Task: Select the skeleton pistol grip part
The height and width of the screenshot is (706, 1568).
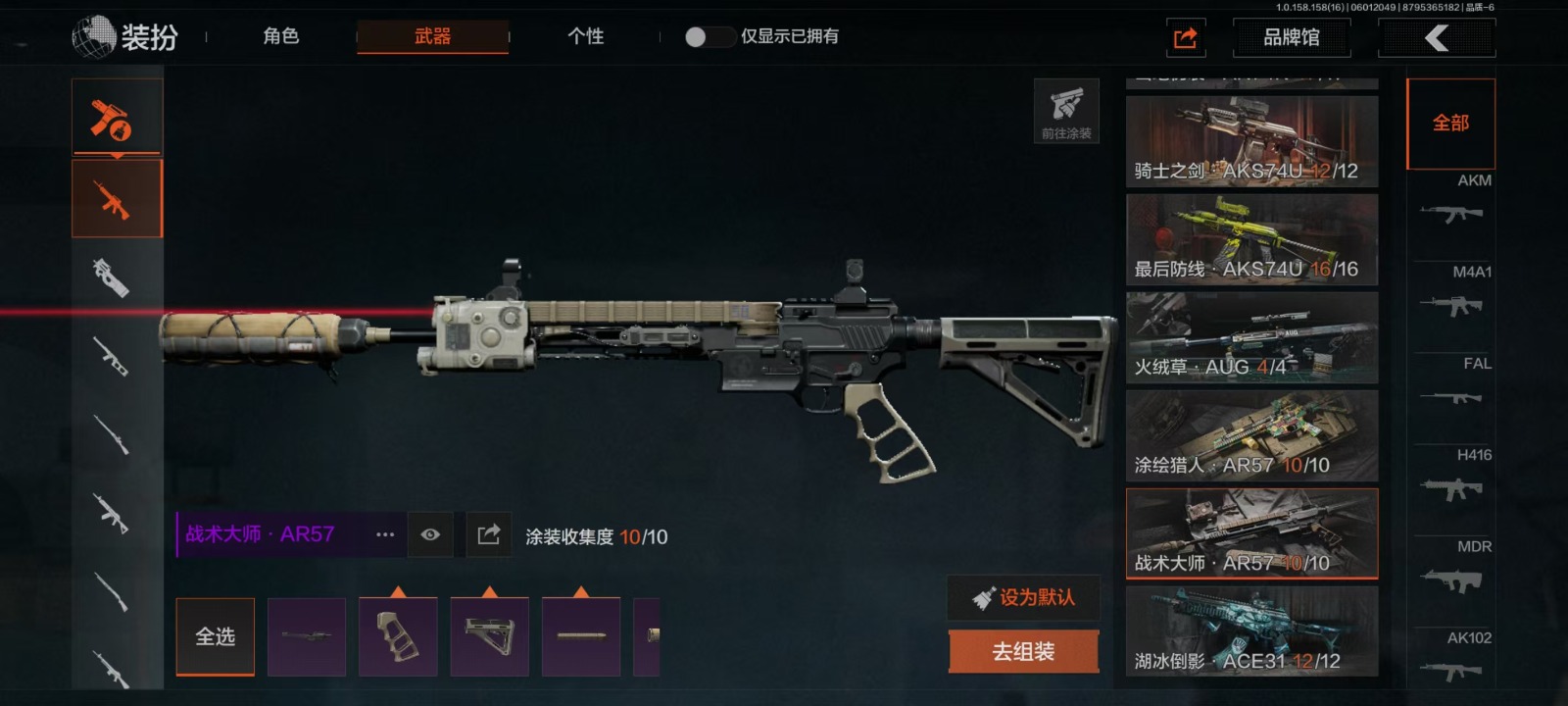Action: [398, 636]
